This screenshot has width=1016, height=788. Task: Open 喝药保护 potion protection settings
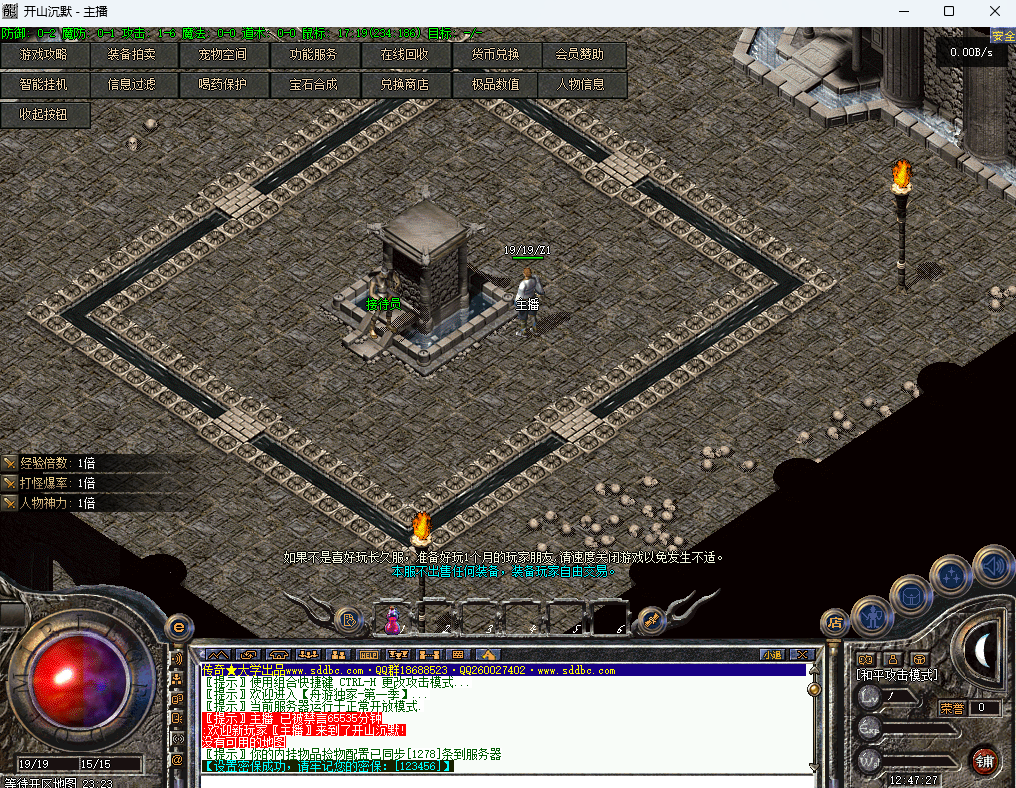(x=224, y=85)
